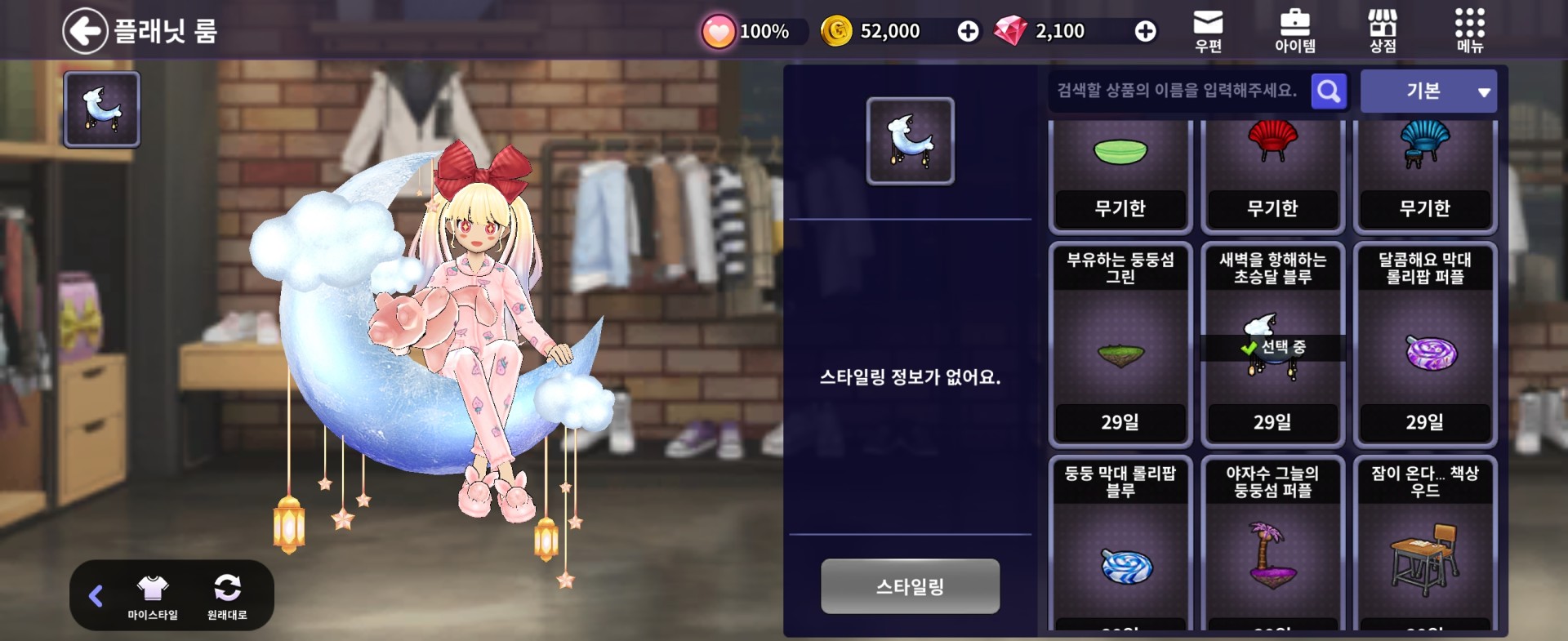This screenshot has width=1568, height=641.
Task: Open the 메뉴 grid menu
Action: coord(1469,31)
